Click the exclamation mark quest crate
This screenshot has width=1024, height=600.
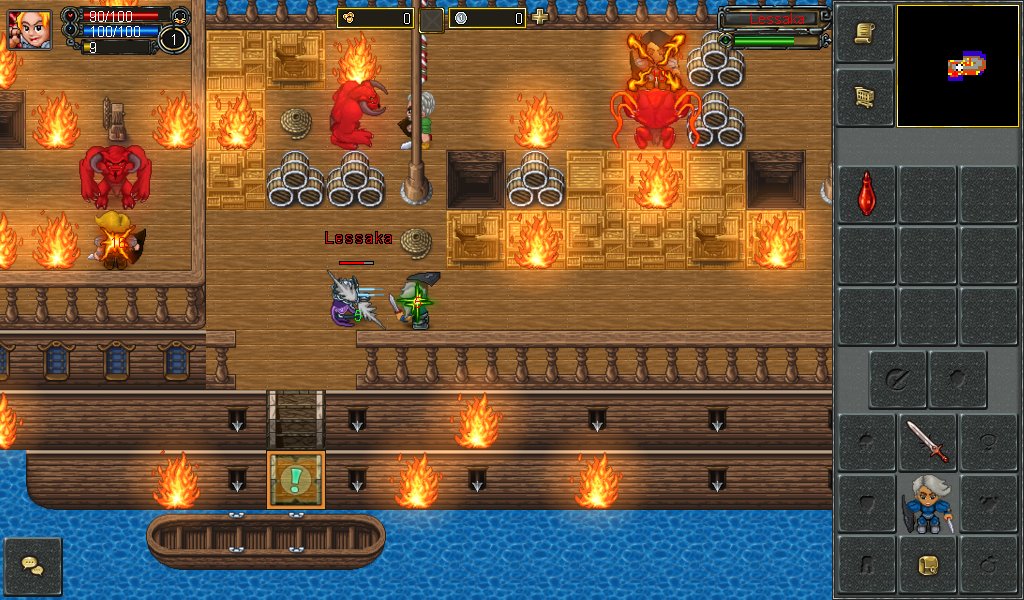pos(295,480)
